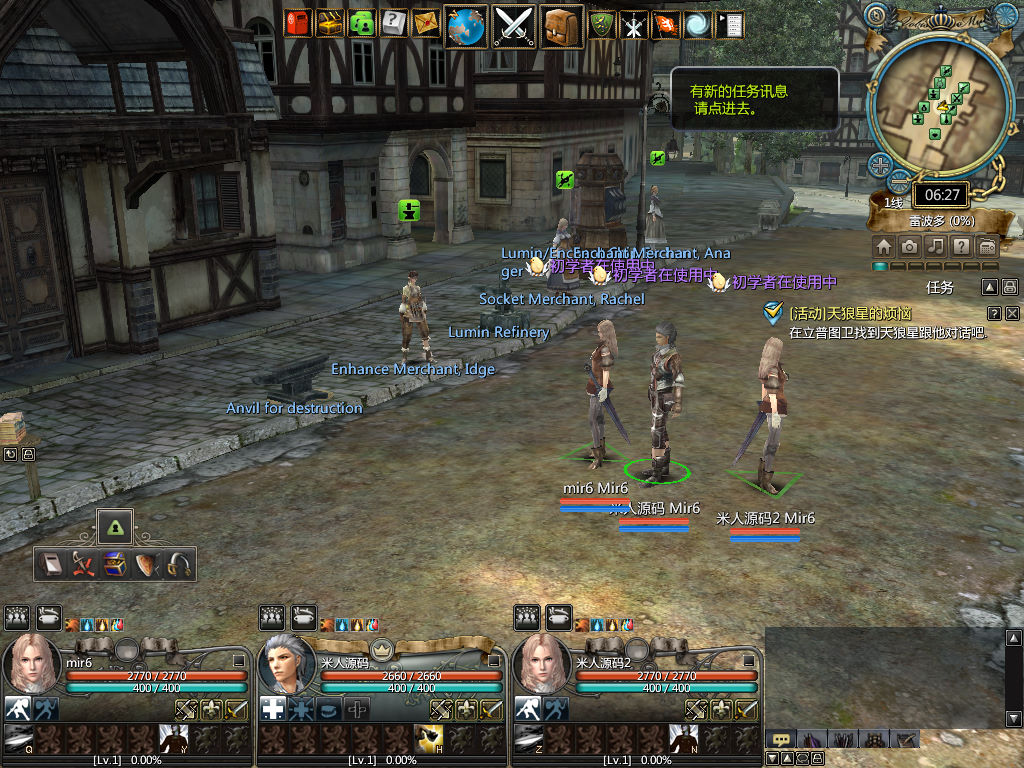
Task: Select the grey-haired 米人源码 portrait
Action: pos(286,665)
